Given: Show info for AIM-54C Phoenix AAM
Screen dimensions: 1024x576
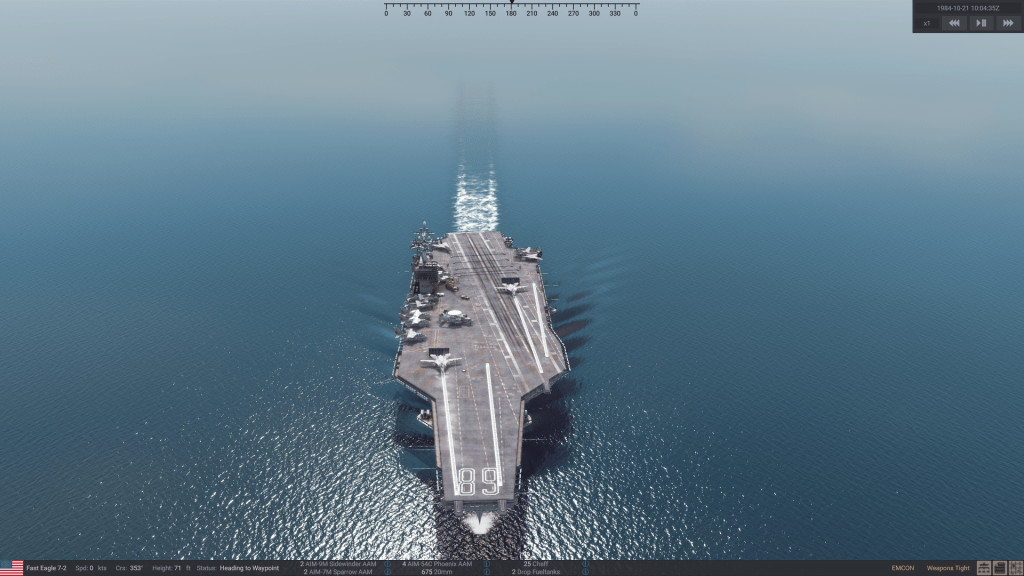Looking at the screenshot, I should (486, 564).
